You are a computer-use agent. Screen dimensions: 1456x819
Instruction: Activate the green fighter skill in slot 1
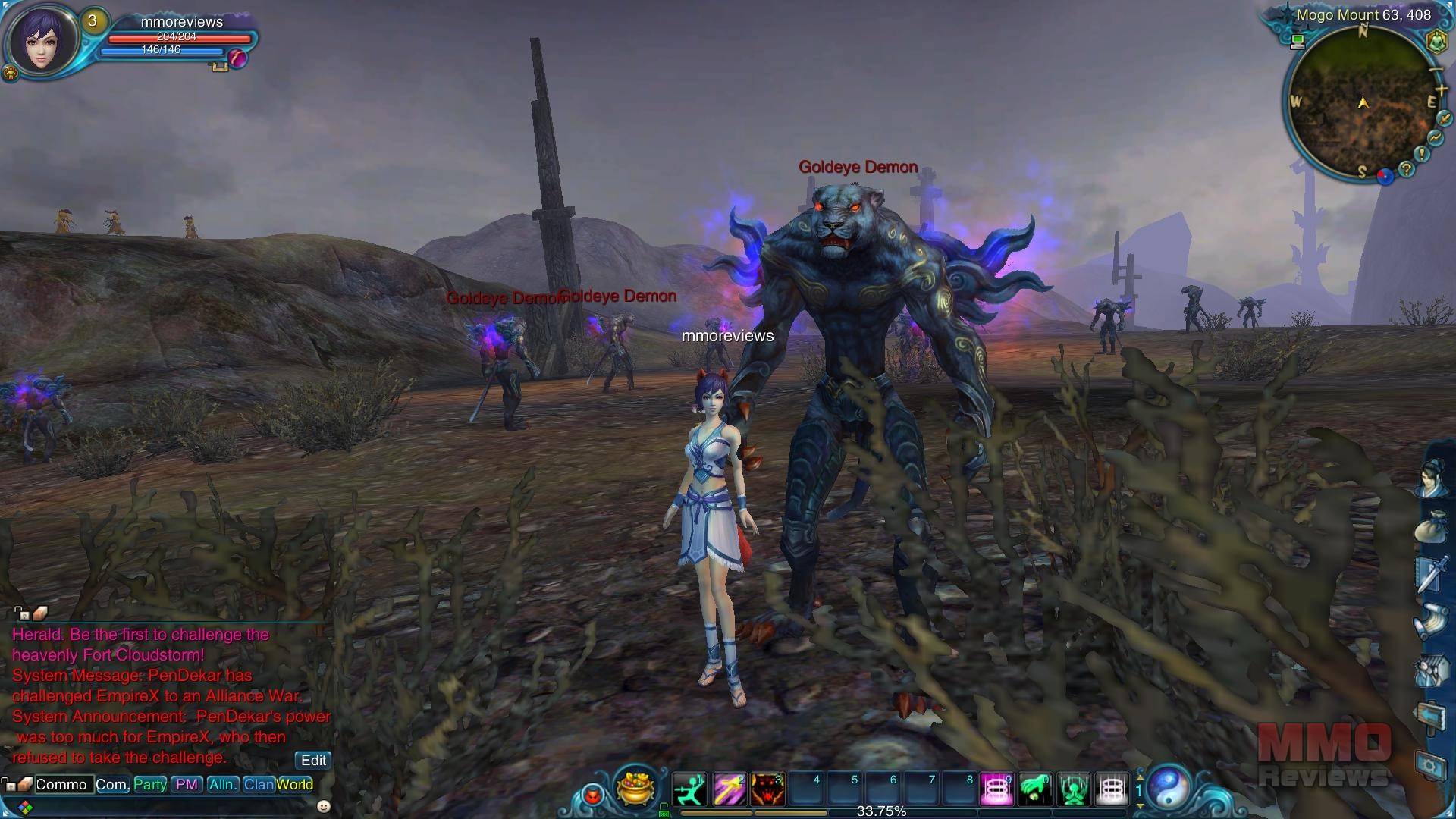click(689, 789)
